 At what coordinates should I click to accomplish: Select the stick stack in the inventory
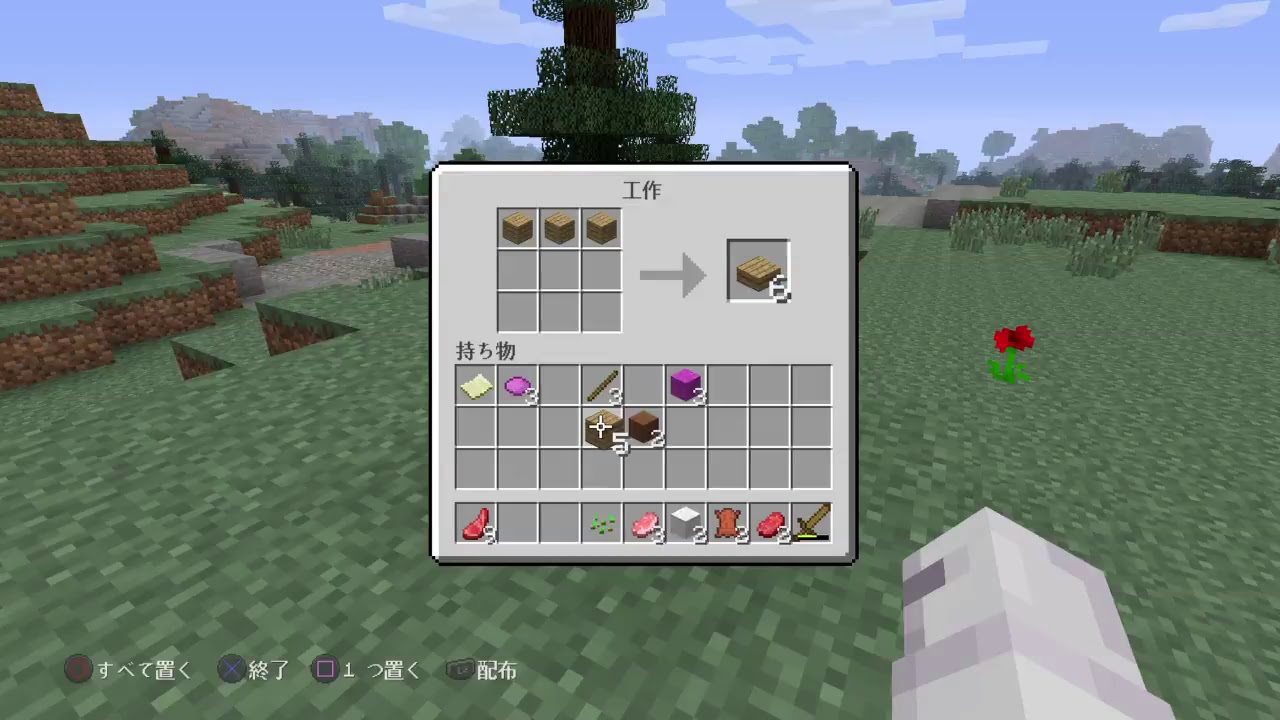[601, 385]
